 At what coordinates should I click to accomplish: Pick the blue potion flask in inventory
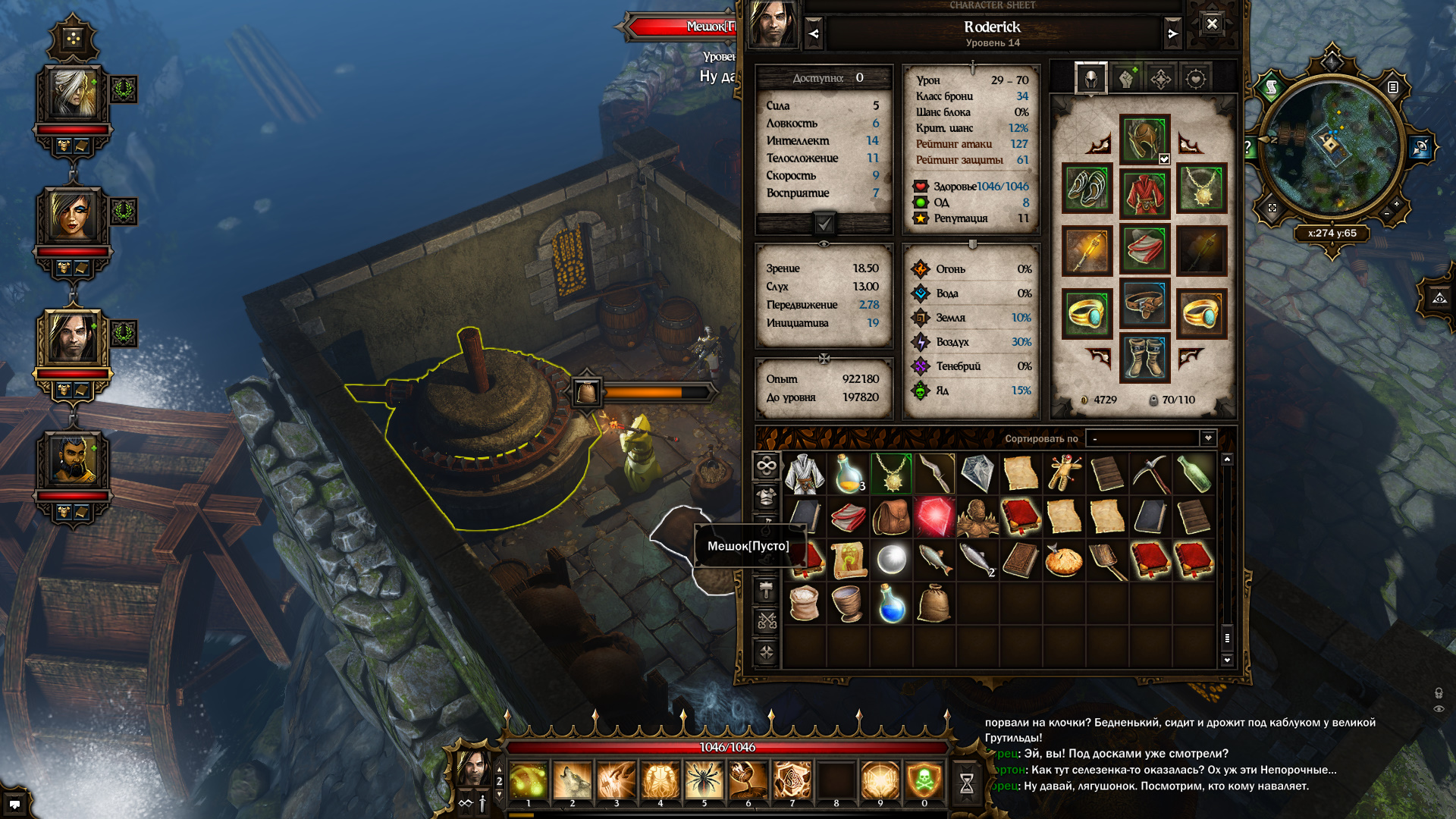pos(892,604)
